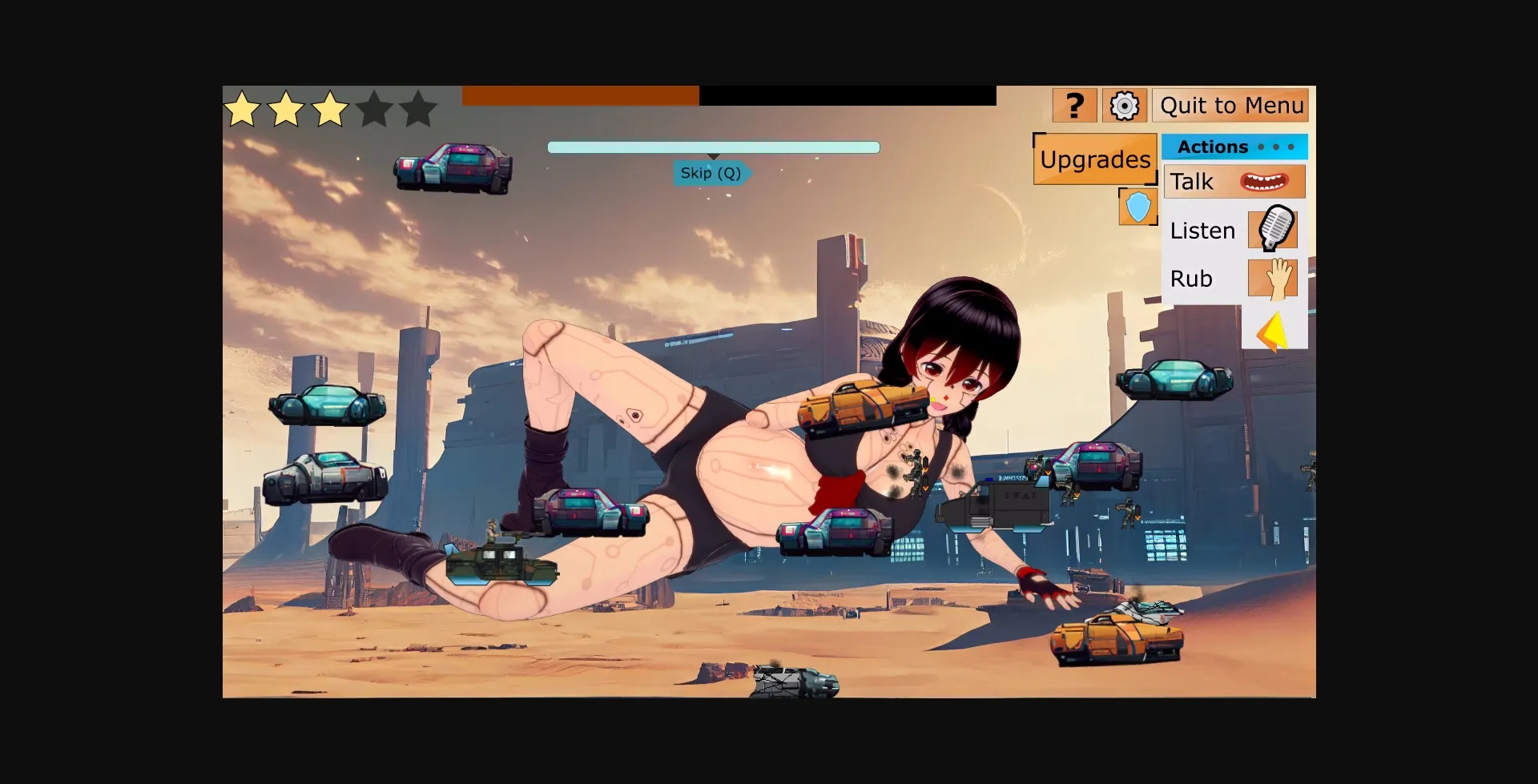The image size is (1538, 784).
Task: Collapse the Actions panel with yellow arrow
Action: pos(1273,328)
